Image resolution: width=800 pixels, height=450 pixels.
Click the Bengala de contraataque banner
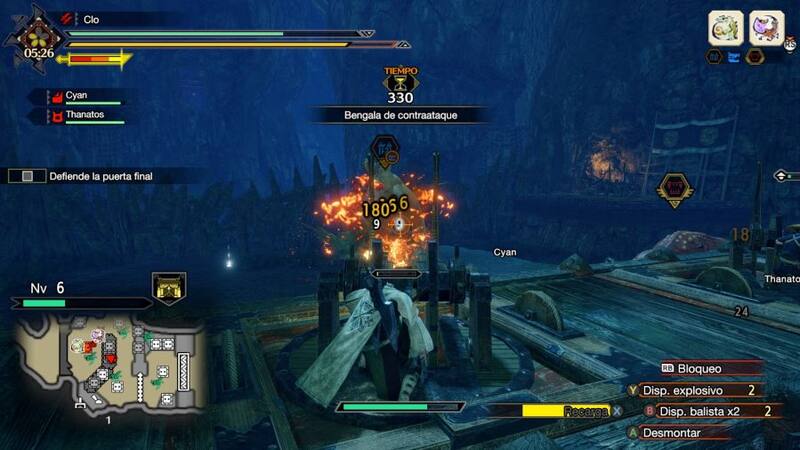pyautogui.click(x=399, y=115)
